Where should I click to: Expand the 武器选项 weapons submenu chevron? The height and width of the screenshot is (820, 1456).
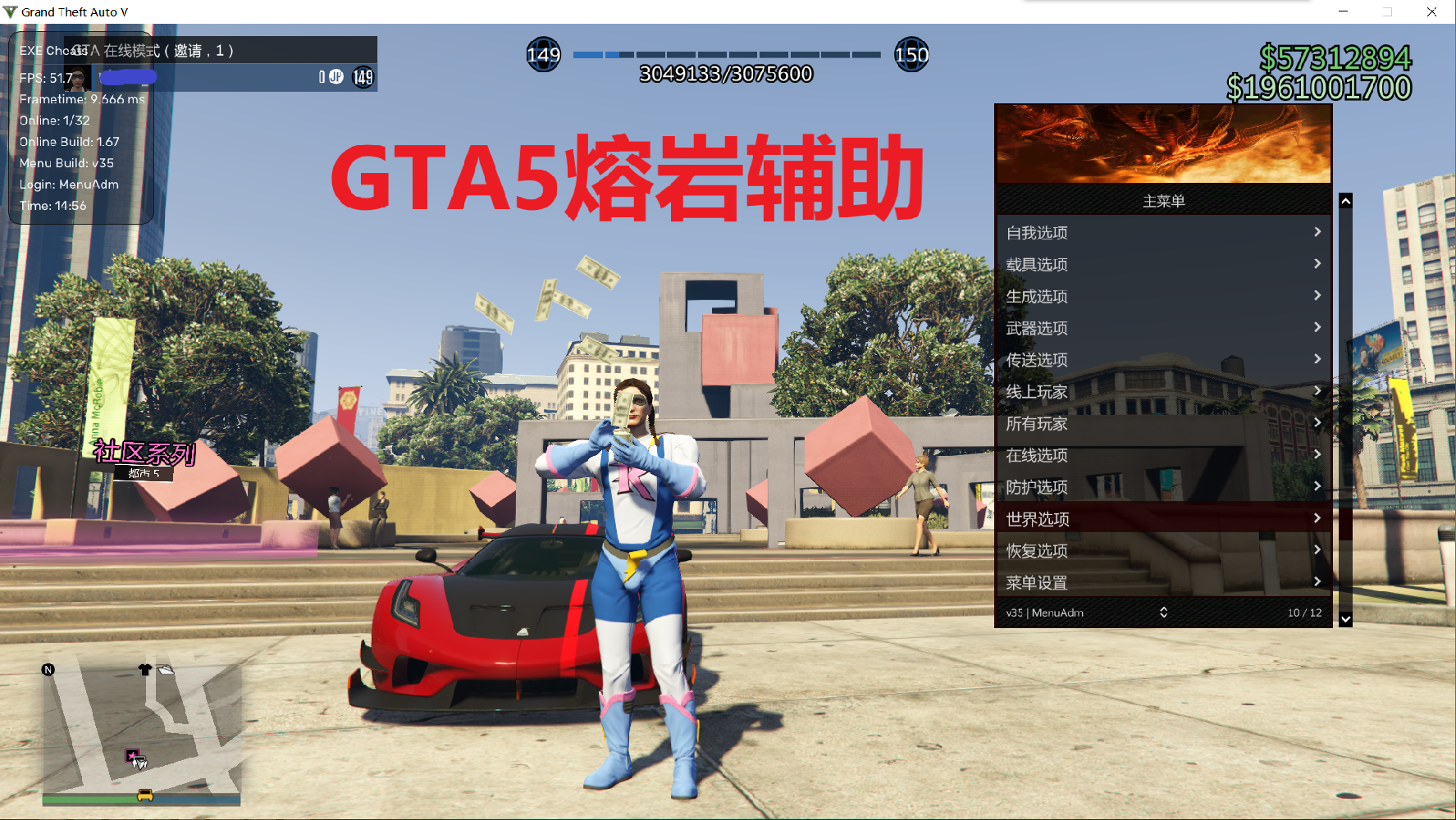click(x=1317, y=327)
